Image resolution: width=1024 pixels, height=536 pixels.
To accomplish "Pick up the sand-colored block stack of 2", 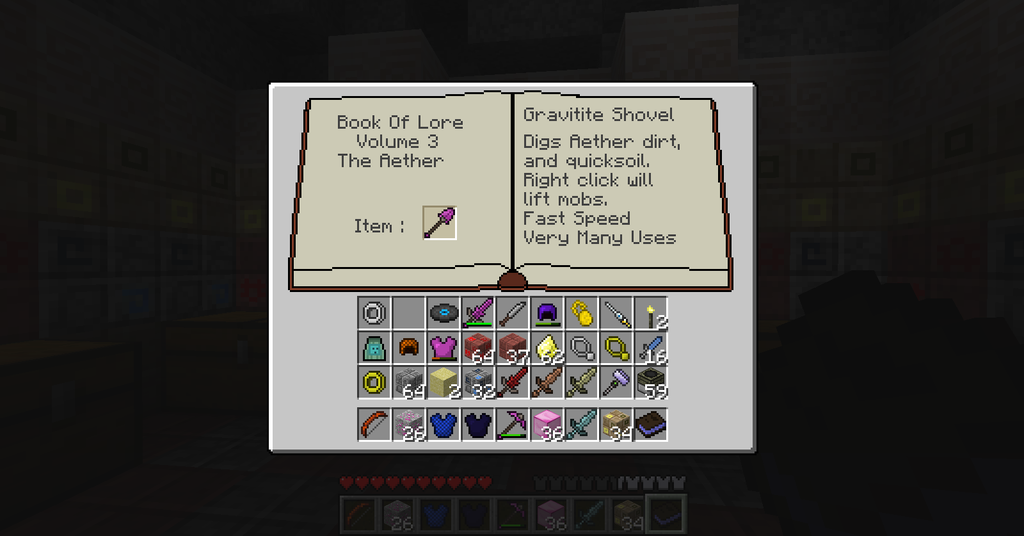I will [x=443, y=382].
